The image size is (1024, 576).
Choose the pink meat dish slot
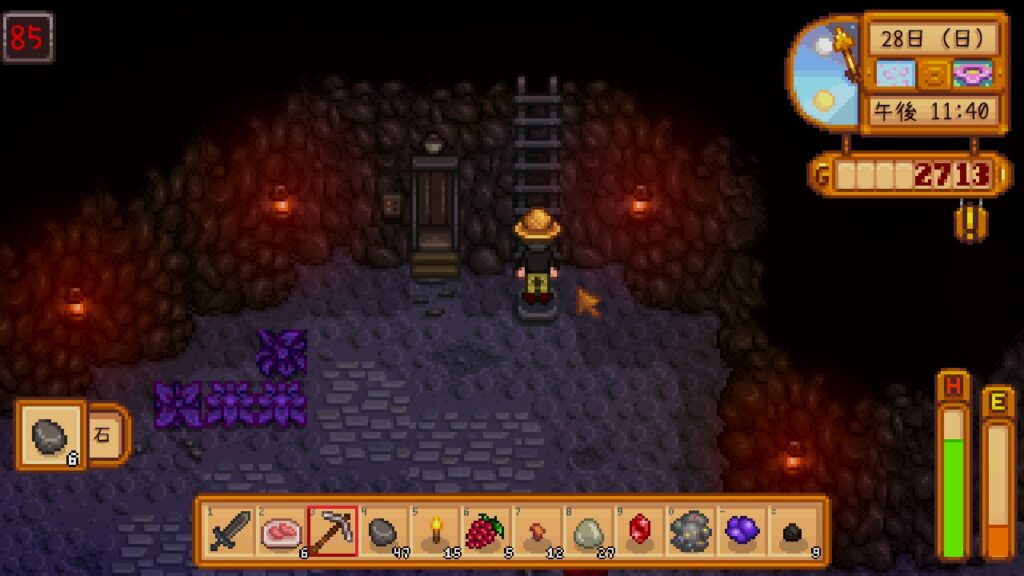tap(281, 531)
